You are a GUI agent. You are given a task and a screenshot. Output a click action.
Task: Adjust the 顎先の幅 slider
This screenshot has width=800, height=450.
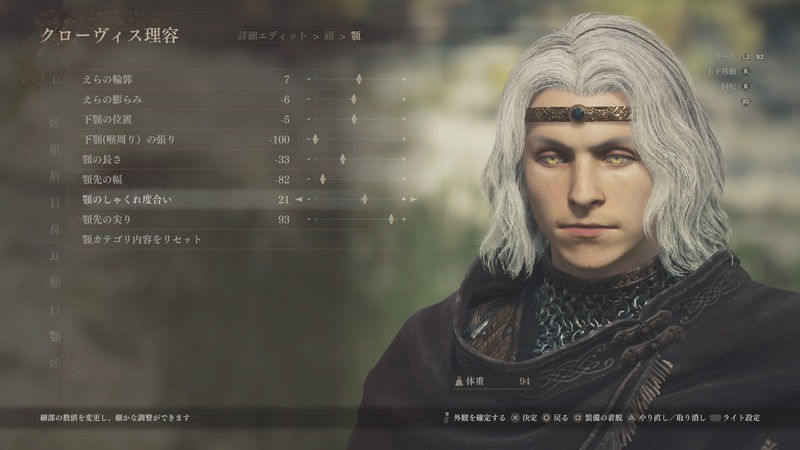321,179
